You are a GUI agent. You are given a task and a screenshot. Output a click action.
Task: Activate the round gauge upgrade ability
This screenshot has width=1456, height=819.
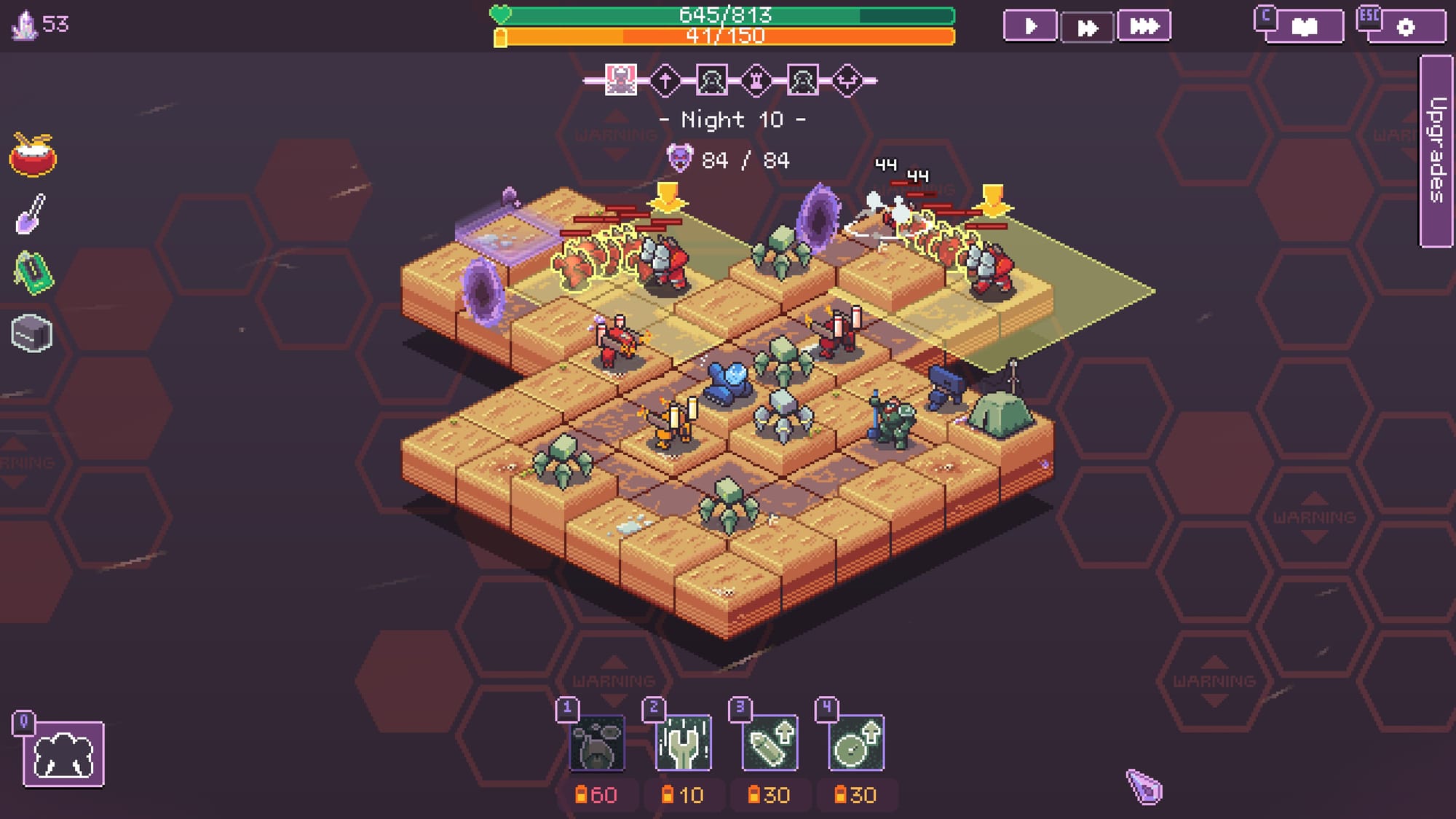pos(856,743)
